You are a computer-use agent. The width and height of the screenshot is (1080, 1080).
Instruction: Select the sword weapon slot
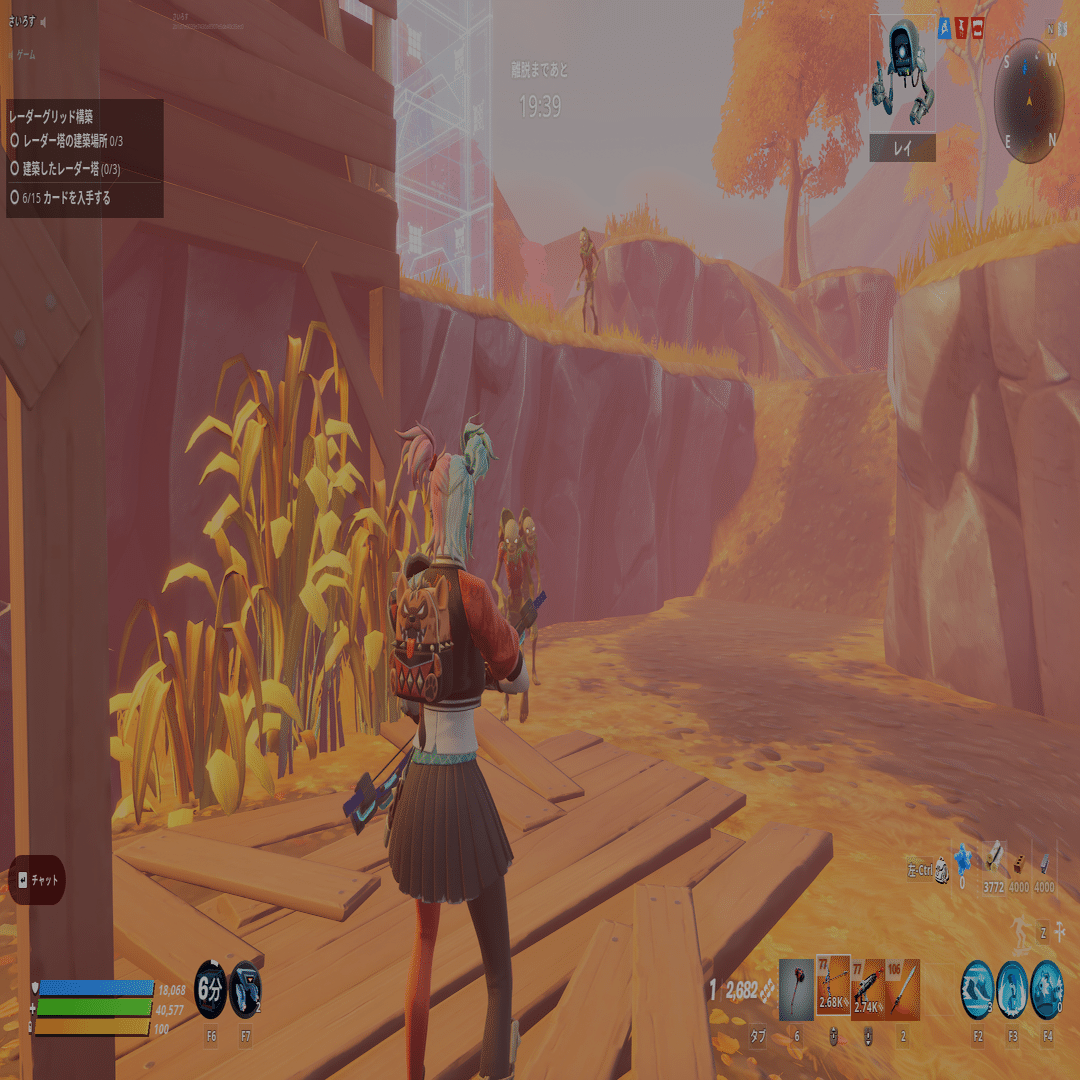click(902, 988)
